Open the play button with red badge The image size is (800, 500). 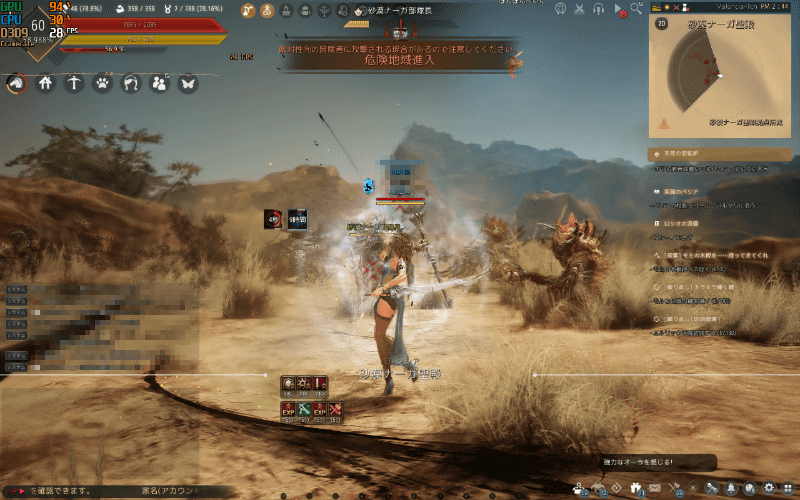(x=619, y=10)
